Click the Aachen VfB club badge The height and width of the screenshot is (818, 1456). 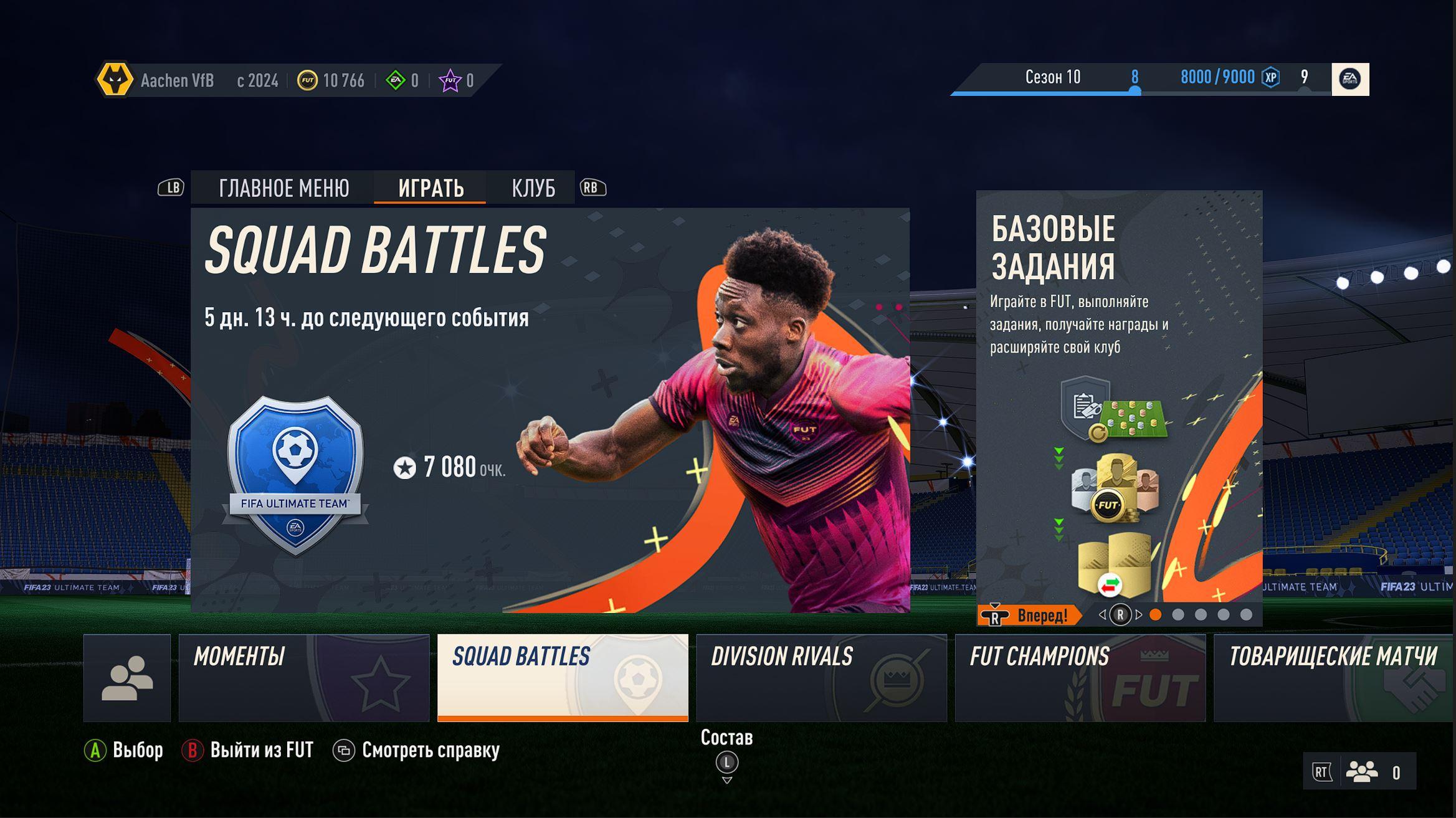point(115,80)
